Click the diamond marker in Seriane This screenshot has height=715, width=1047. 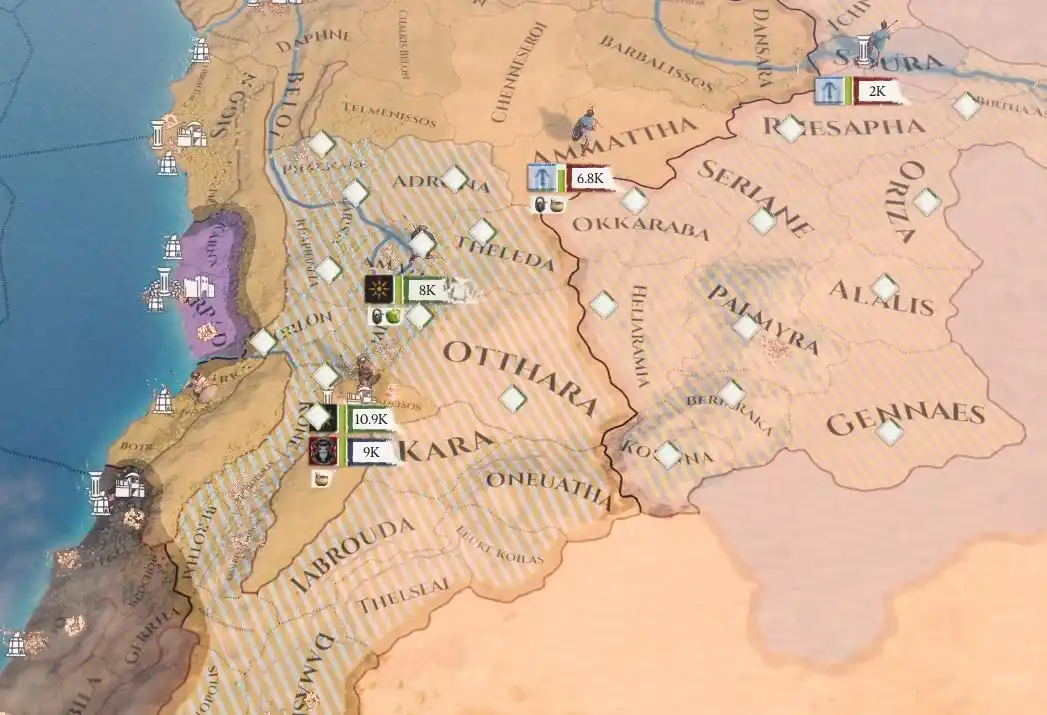click(x=763, y=221)
